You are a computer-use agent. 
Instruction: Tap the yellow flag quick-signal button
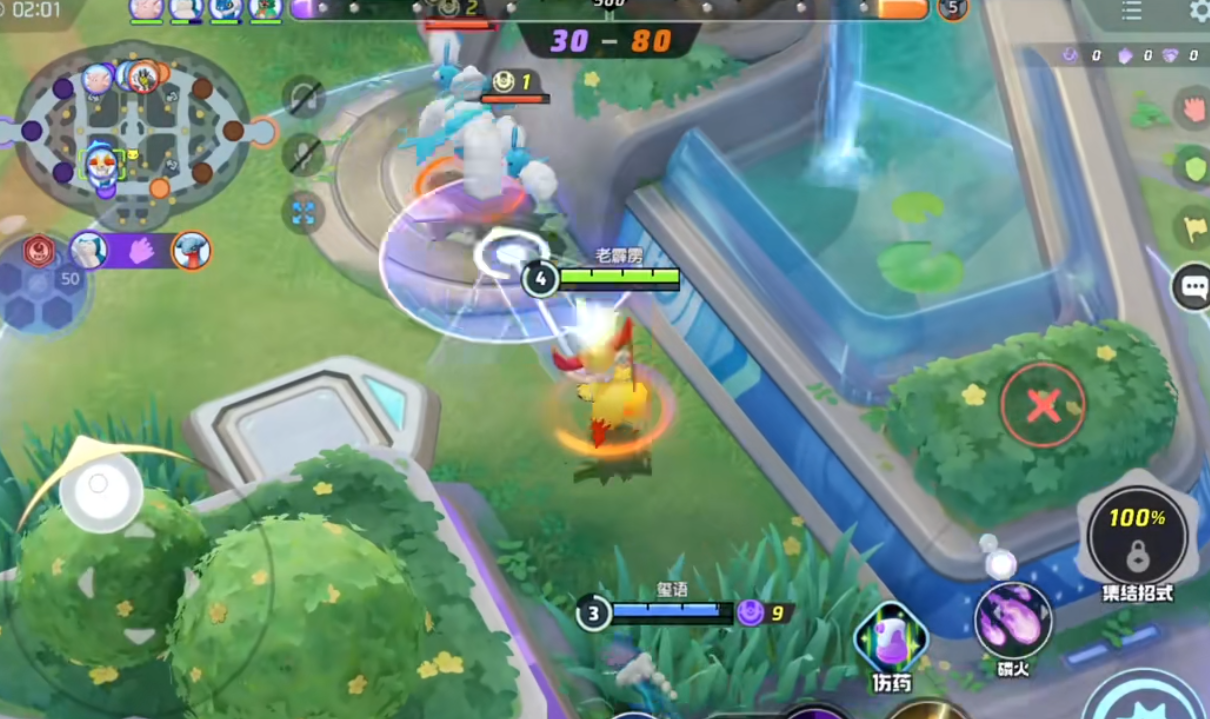click(x=1193, y=229)
